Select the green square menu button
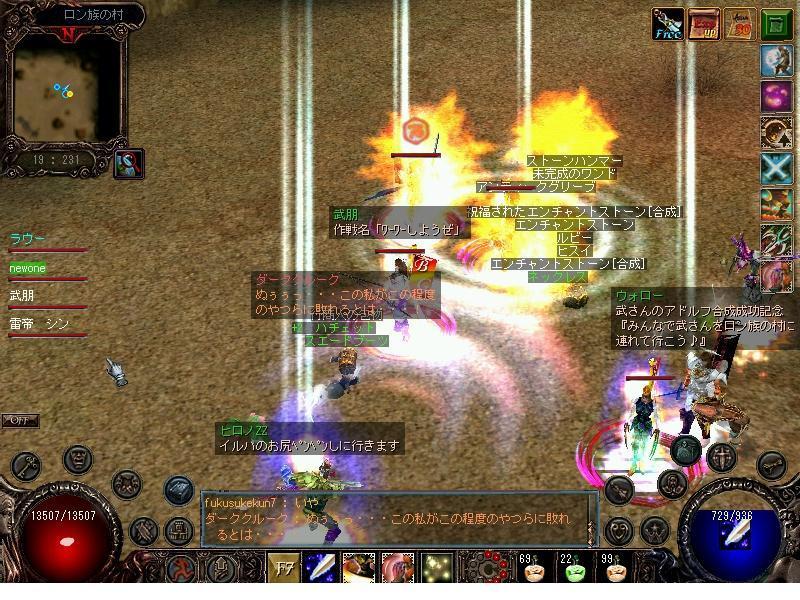Screen dimensions: 800x600 point(776,23)
